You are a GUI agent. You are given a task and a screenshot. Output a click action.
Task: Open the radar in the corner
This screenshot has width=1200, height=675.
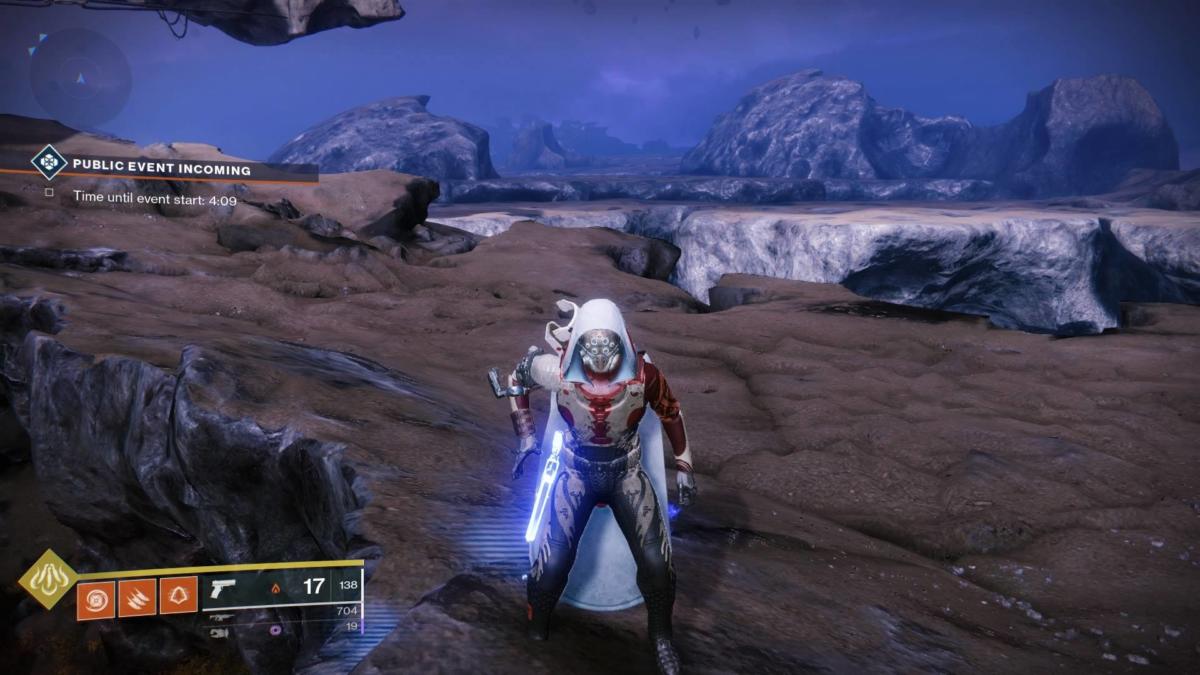(79, 77)
